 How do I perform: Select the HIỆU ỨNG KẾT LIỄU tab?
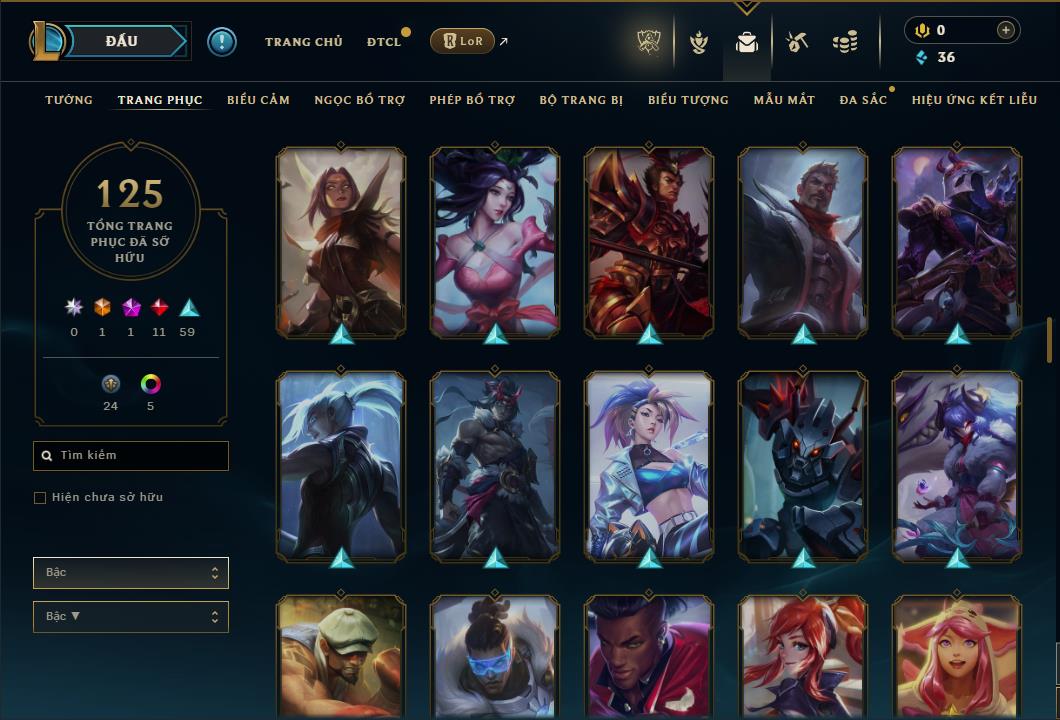[x=974, y=100]
